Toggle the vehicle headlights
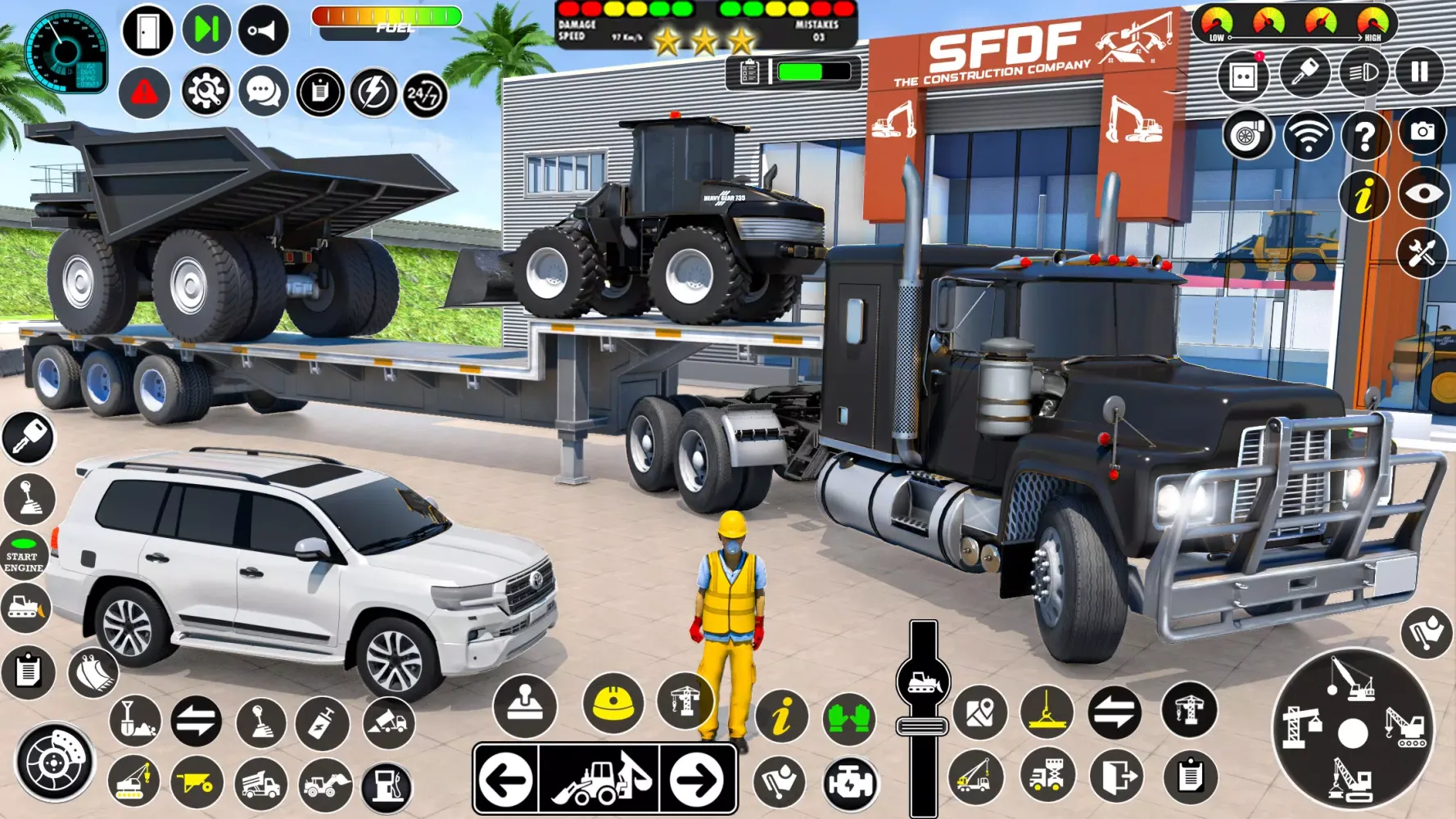 tap(1364, 74)
